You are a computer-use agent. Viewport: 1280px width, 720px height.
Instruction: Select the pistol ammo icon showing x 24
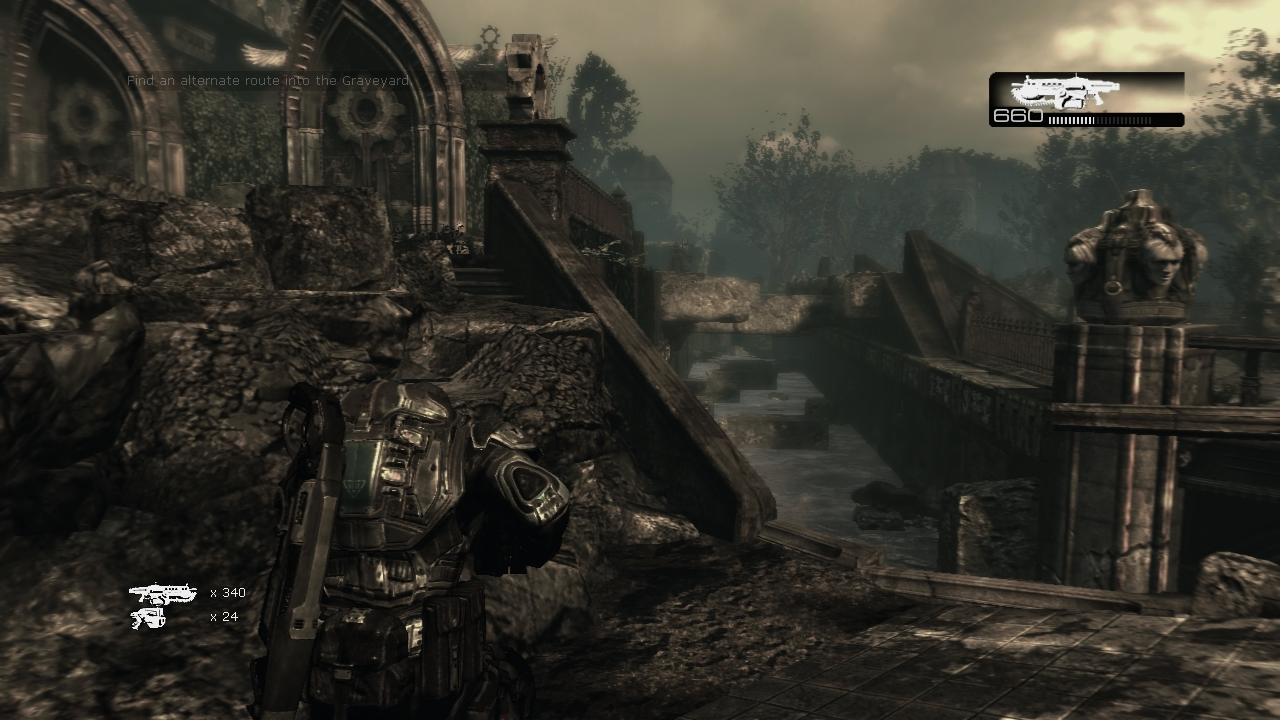[148, 618]
